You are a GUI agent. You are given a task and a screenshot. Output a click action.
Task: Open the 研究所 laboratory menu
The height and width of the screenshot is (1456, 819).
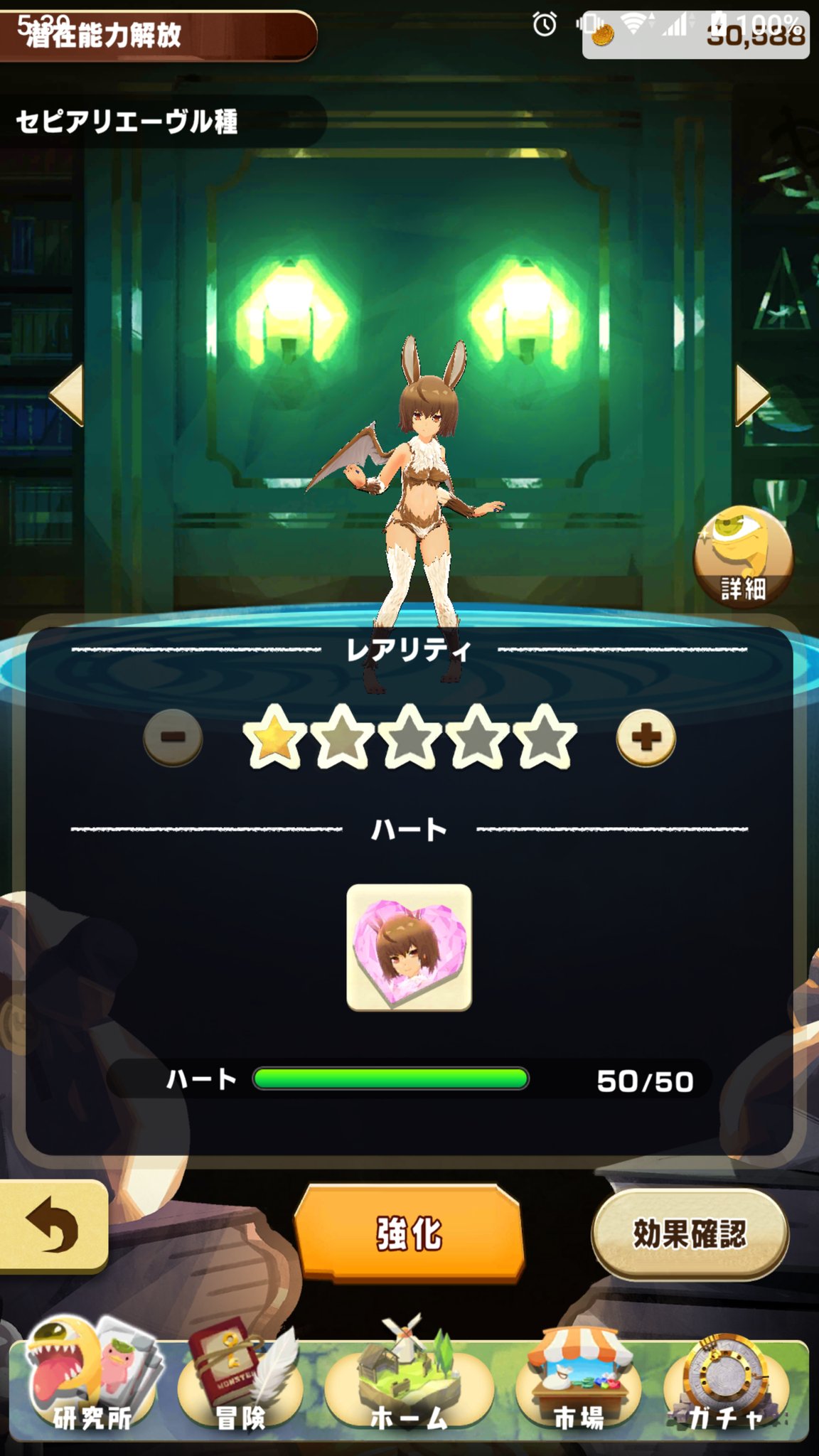tap(92, 1383)
